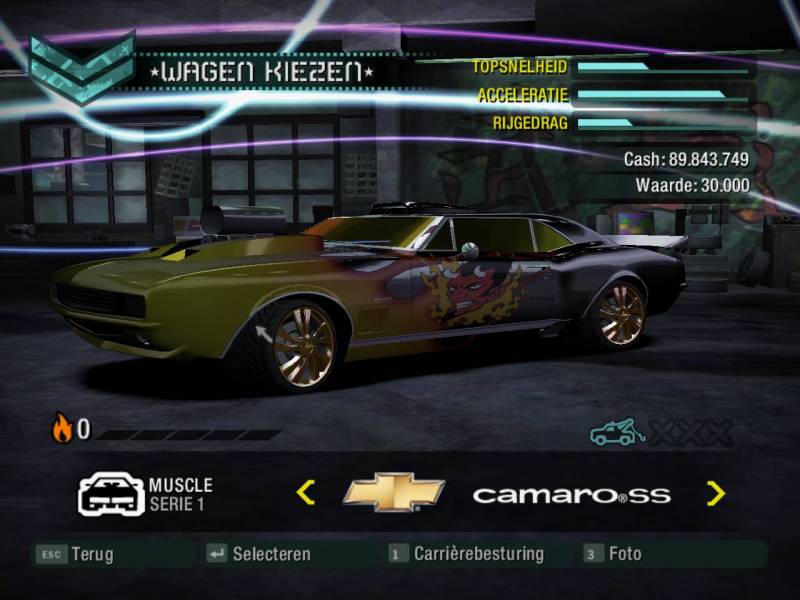Image resolution: width=800 pixels, height=600 pixels.
Task: Click the Muscle Serie 1 class icon
Action: click(111, 494)
